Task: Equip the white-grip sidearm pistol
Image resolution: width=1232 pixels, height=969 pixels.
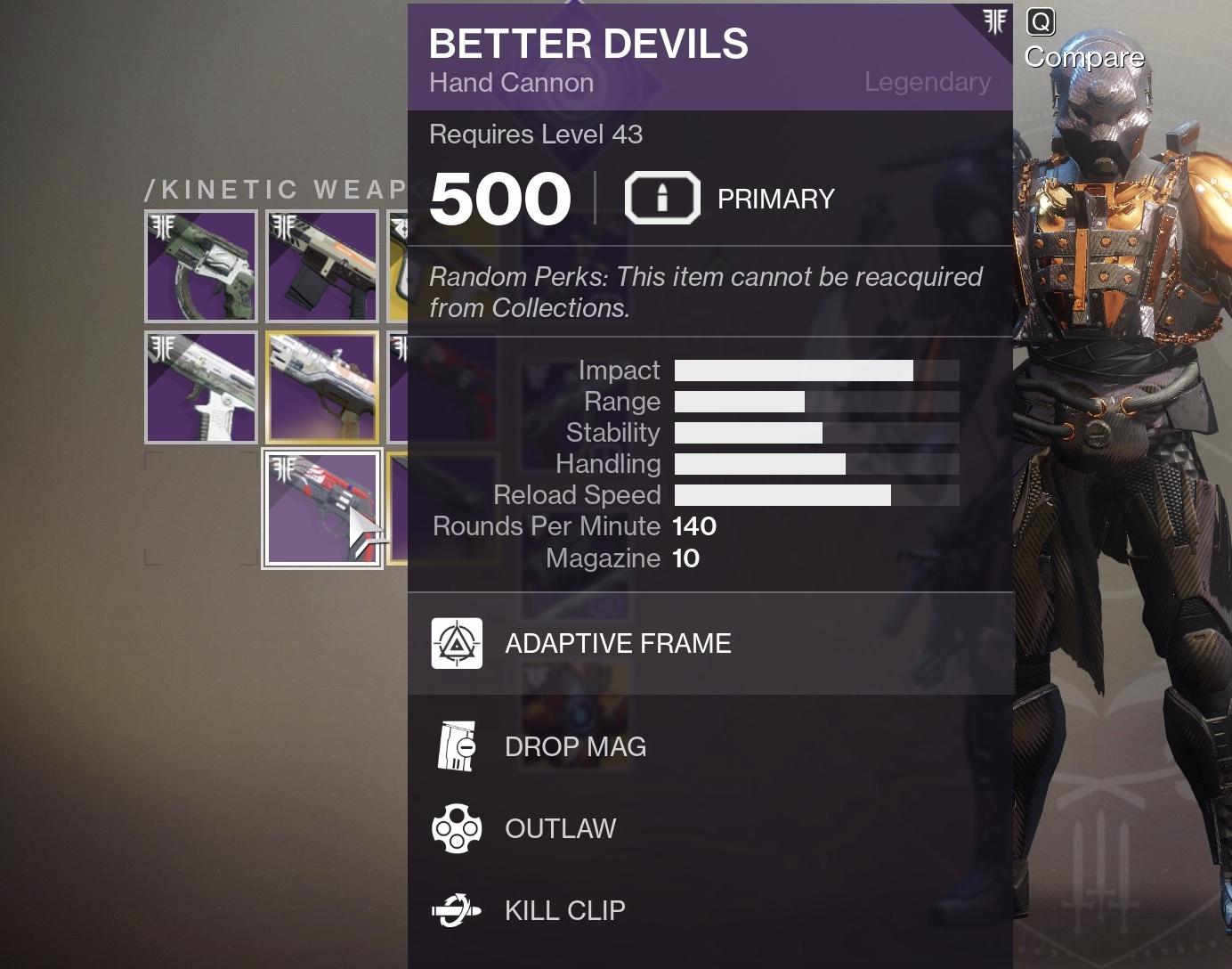Action: click(x=201, y=387)
